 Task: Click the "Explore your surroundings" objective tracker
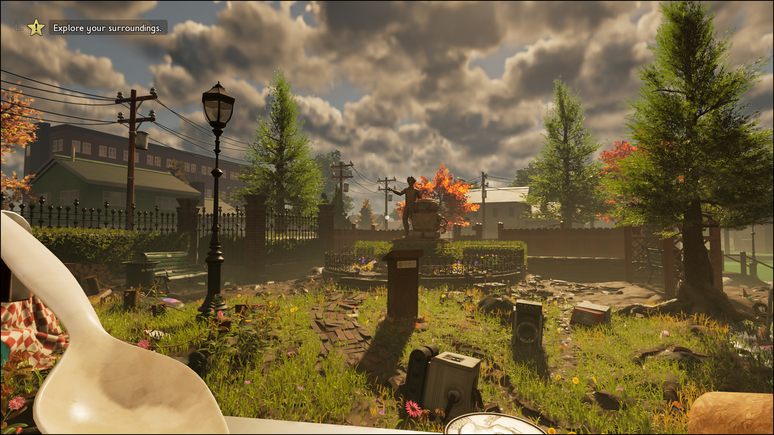[x=108, y=28]
